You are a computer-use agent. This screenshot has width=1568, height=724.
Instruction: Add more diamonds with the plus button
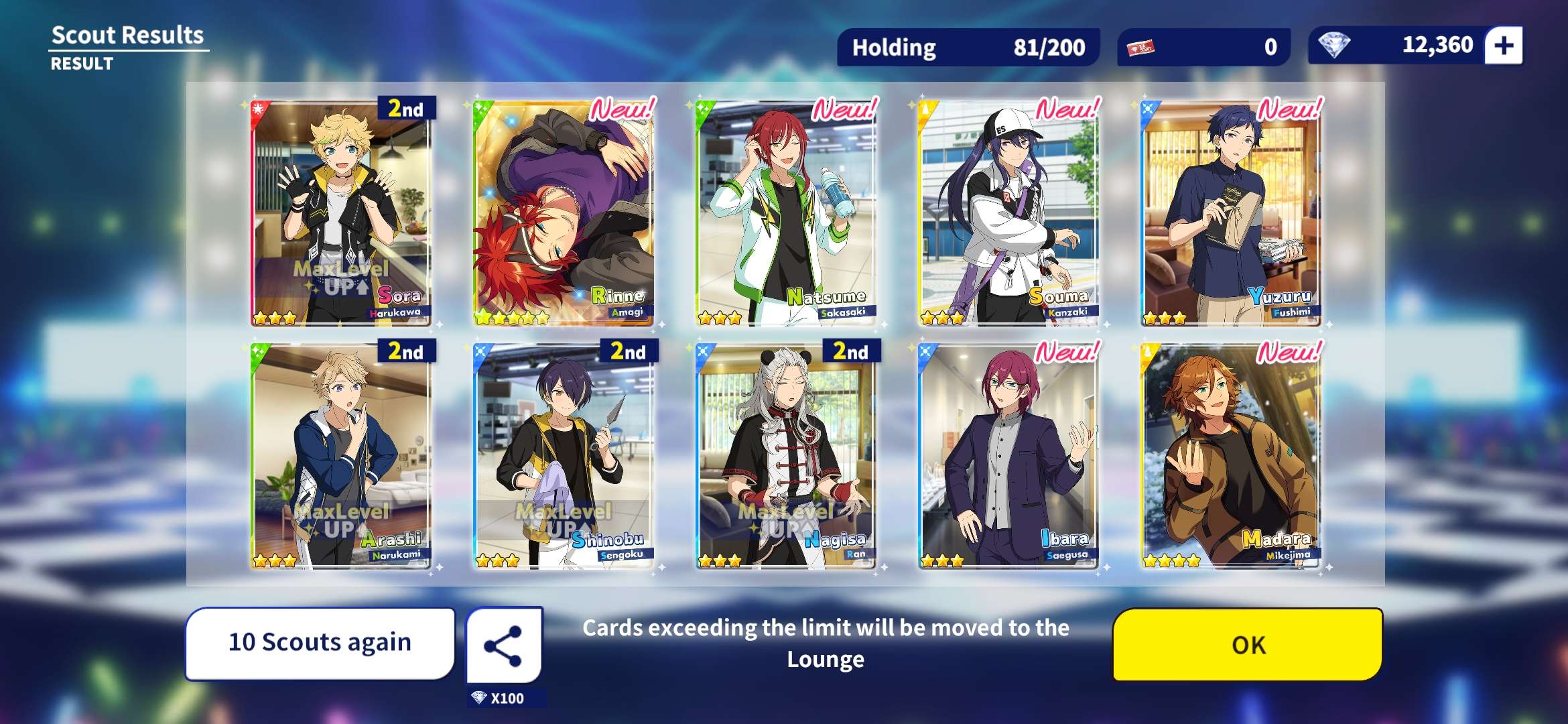pos(1504,46)
